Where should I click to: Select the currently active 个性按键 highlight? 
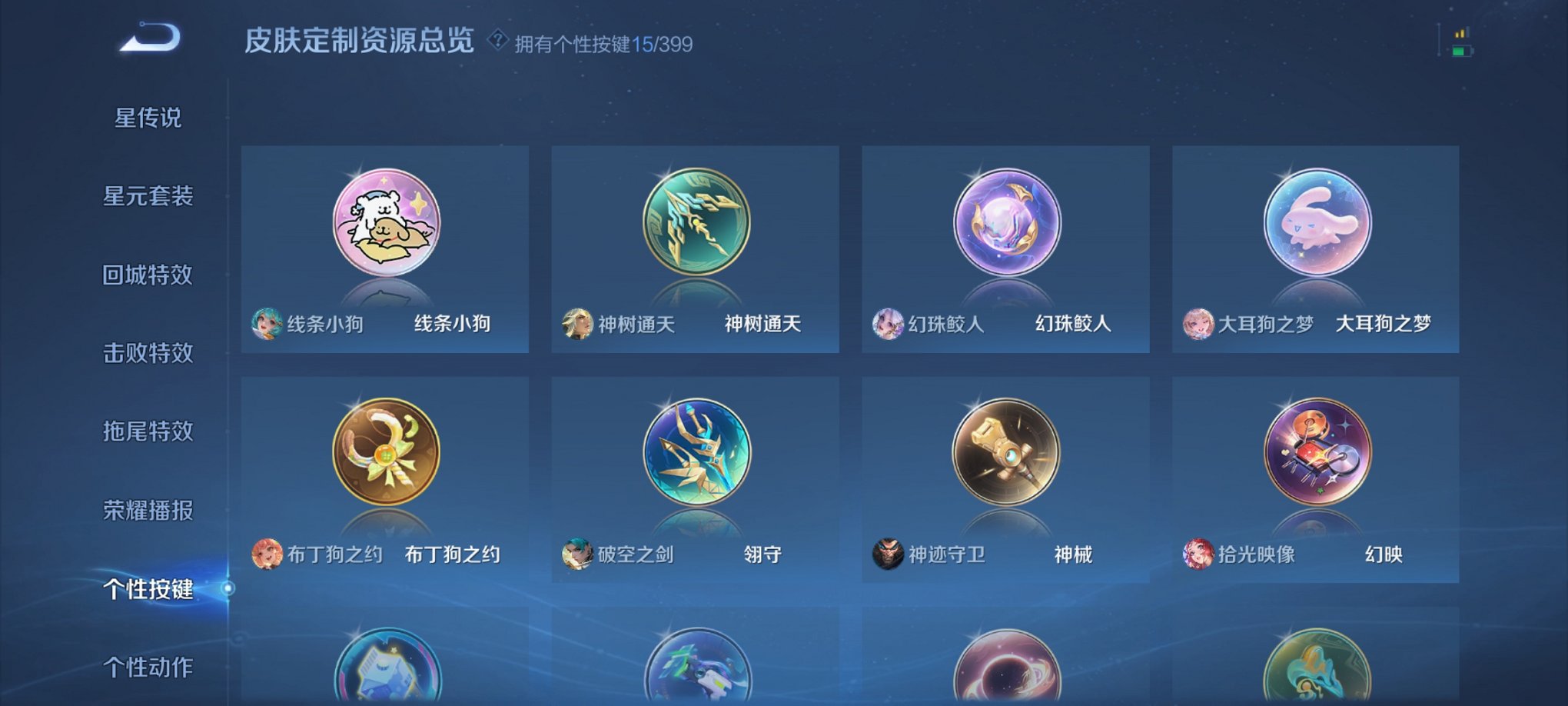(x=146, y=590)
